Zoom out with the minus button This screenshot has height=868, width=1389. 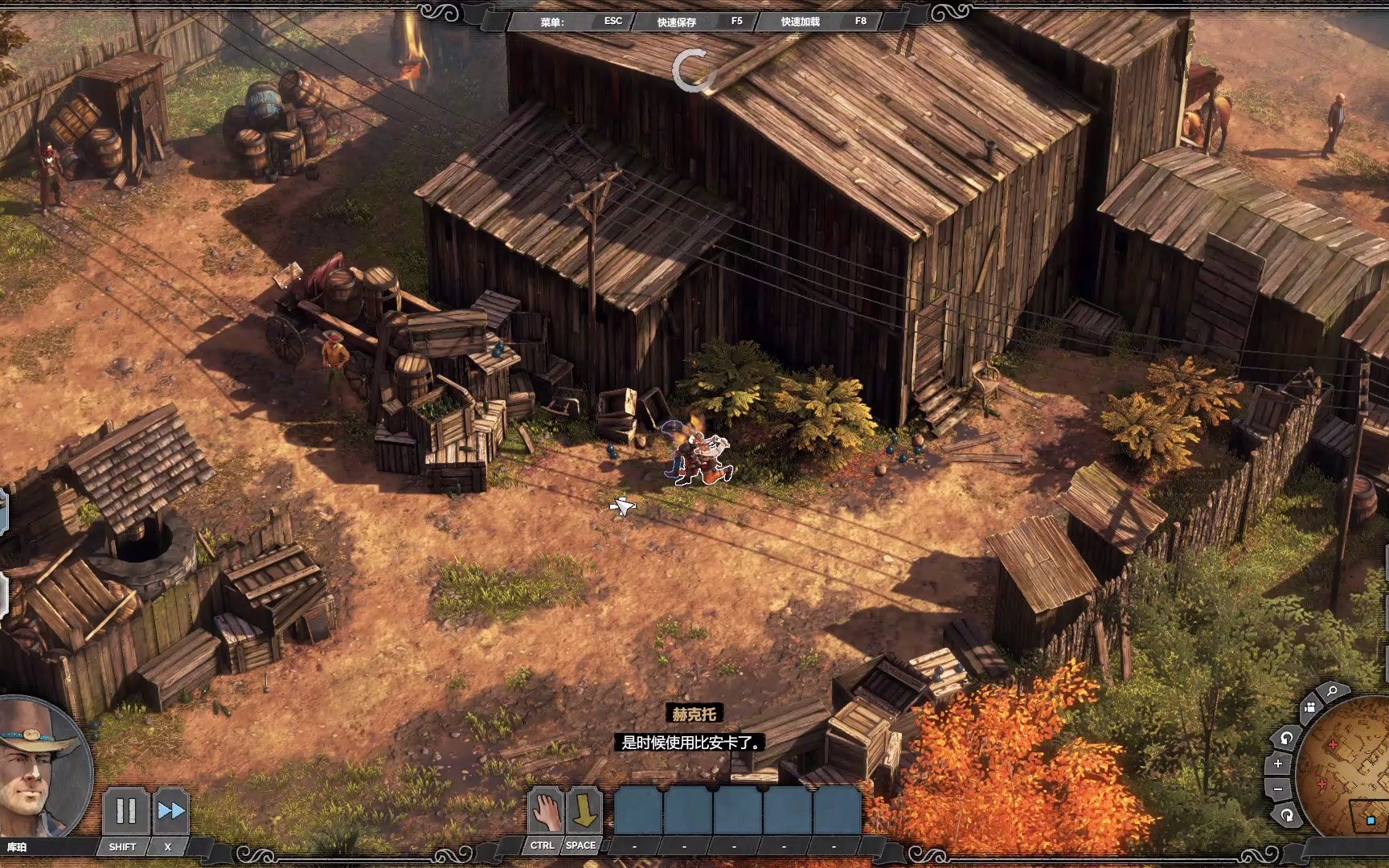click(1278, 789)
